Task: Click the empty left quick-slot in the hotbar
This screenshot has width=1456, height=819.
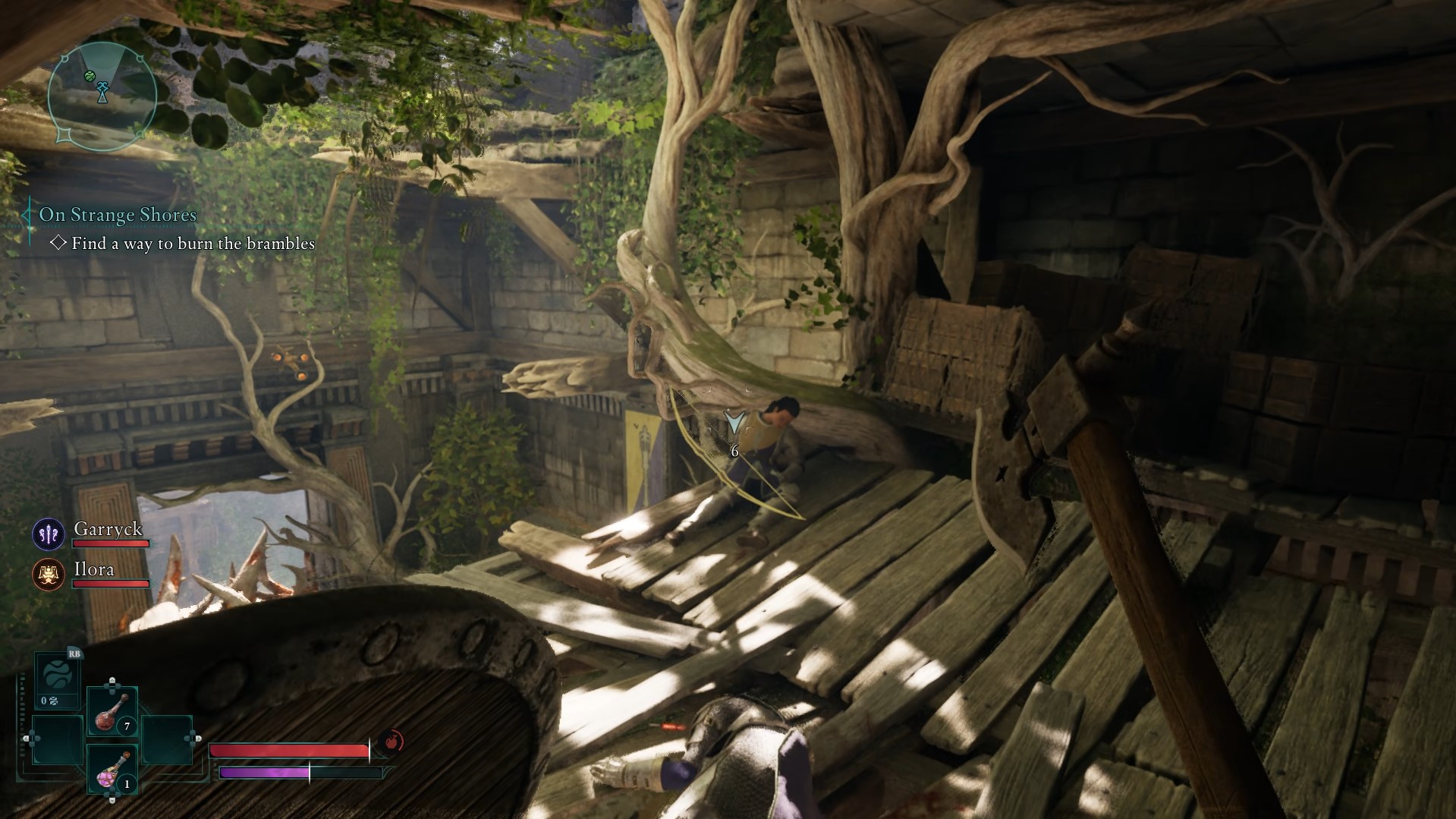Action: 58,739
